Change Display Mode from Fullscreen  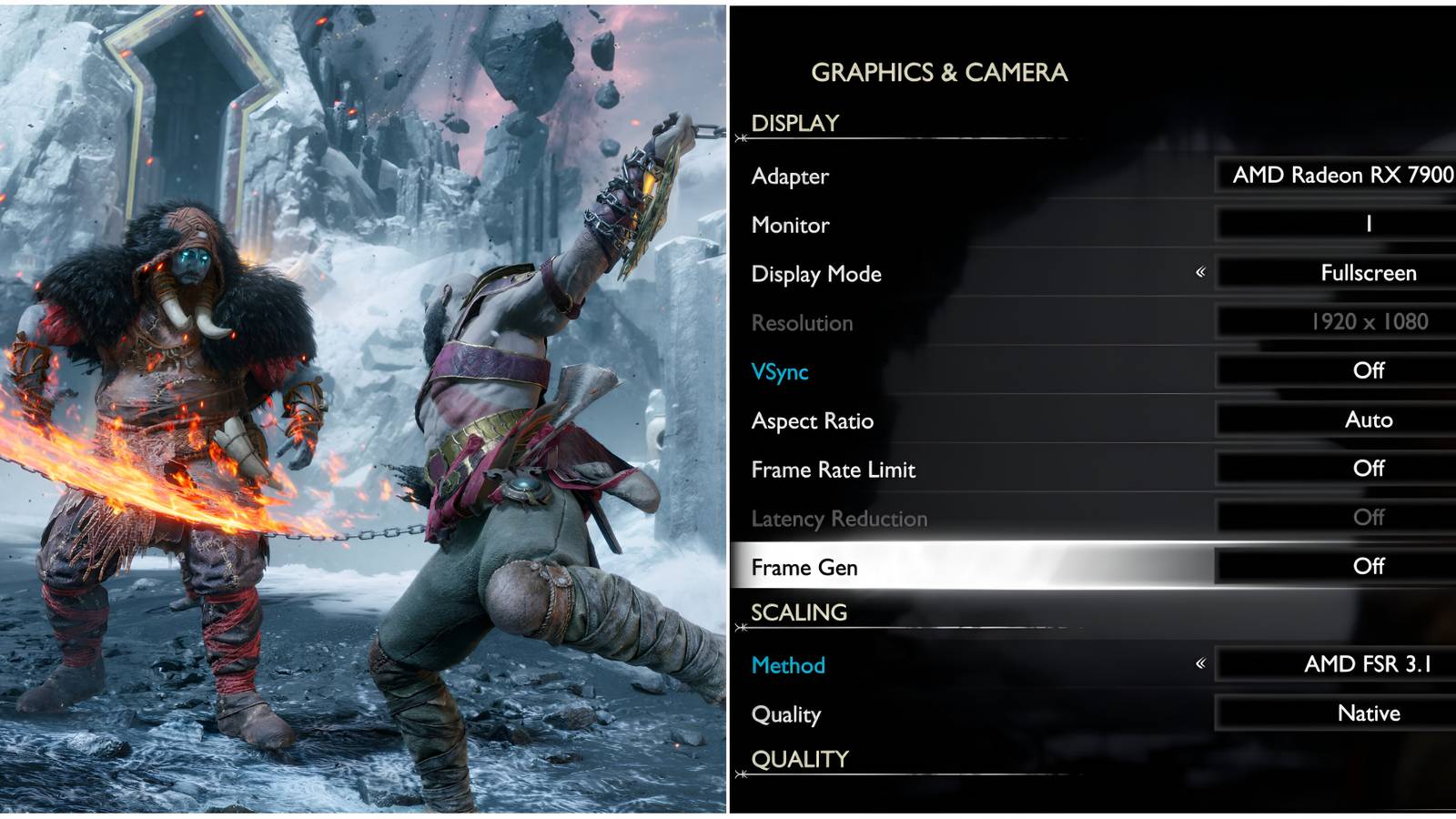click(1370, 273)
